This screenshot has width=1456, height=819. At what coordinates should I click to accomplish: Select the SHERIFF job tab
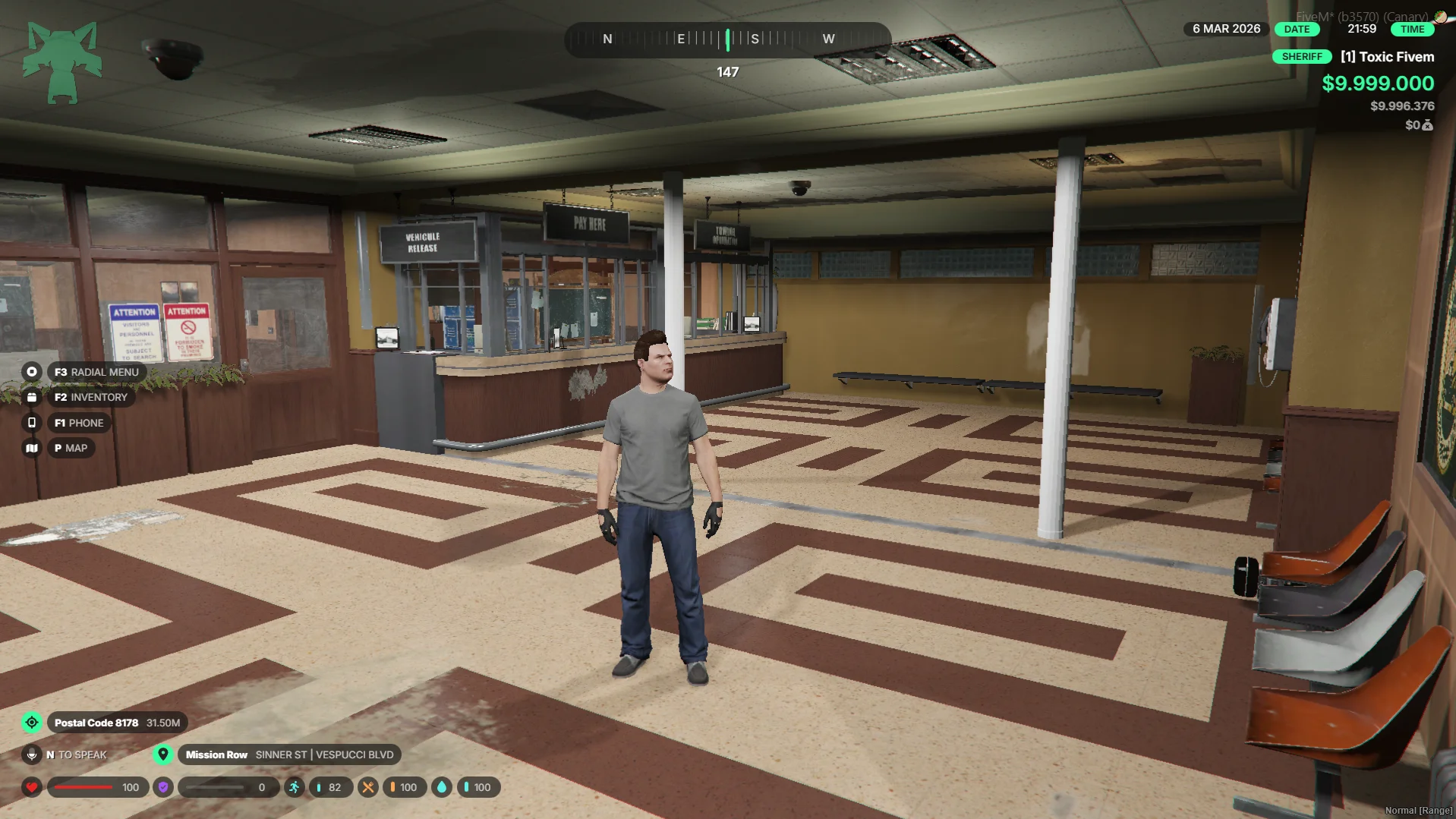point(1303,56)
